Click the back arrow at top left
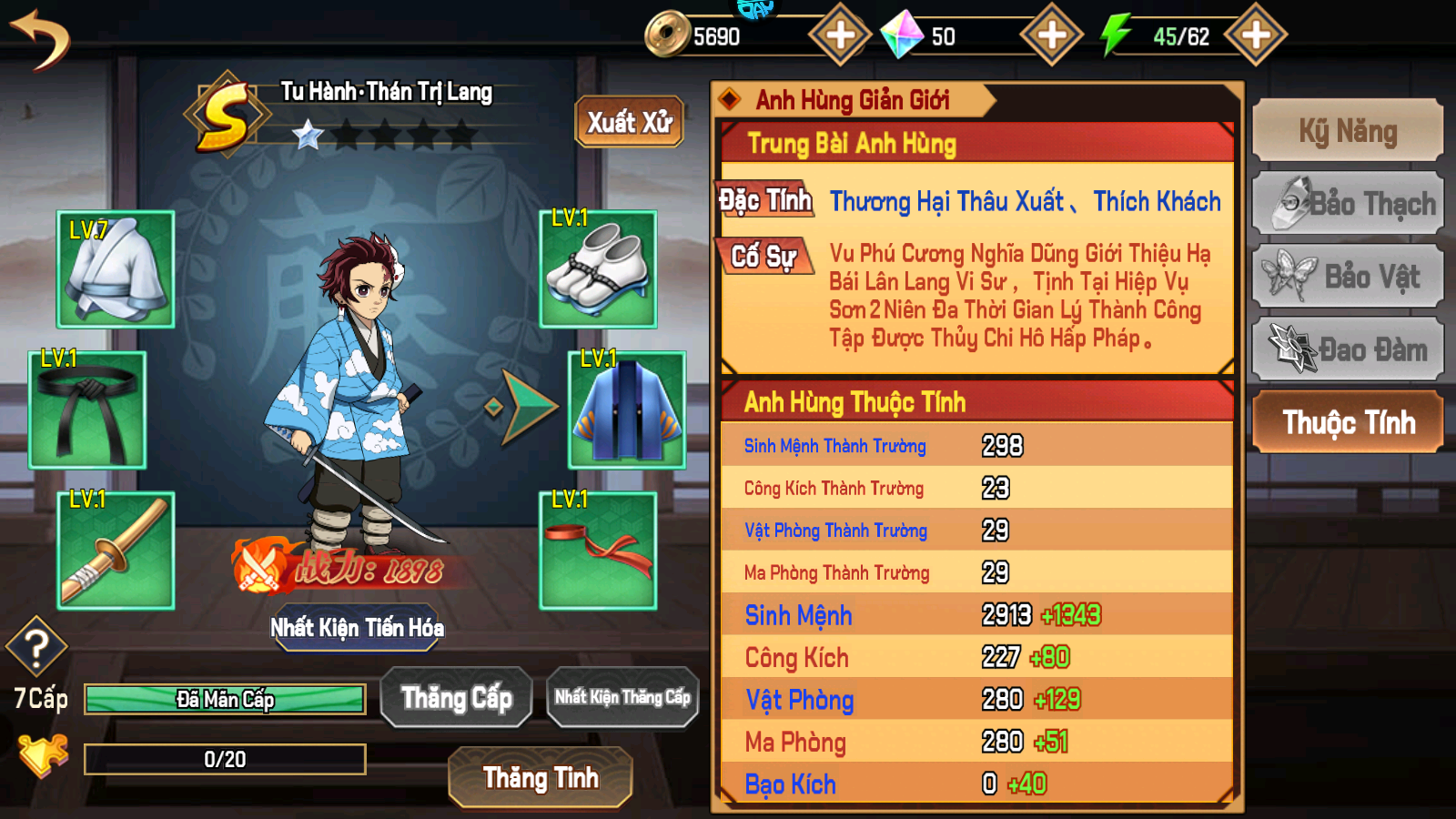Image resolution: width=1456 pixels, height=819 pixels. point(41,38)
